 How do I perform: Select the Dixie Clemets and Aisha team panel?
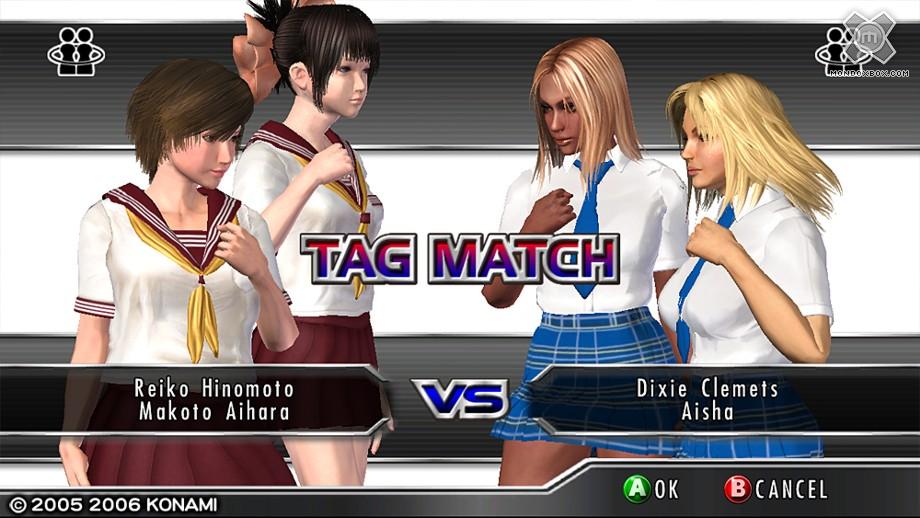[x=708, y=399]
